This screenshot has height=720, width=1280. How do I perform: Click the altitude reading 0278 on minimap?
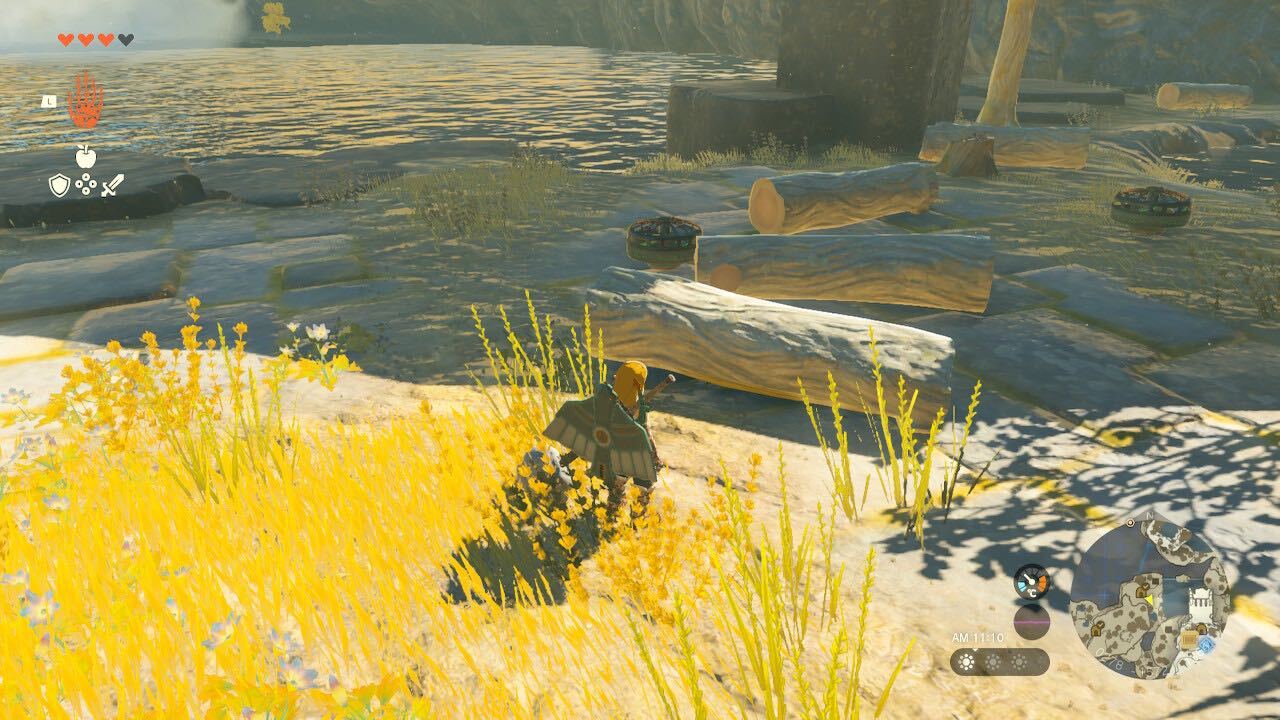pos(1109,659)
